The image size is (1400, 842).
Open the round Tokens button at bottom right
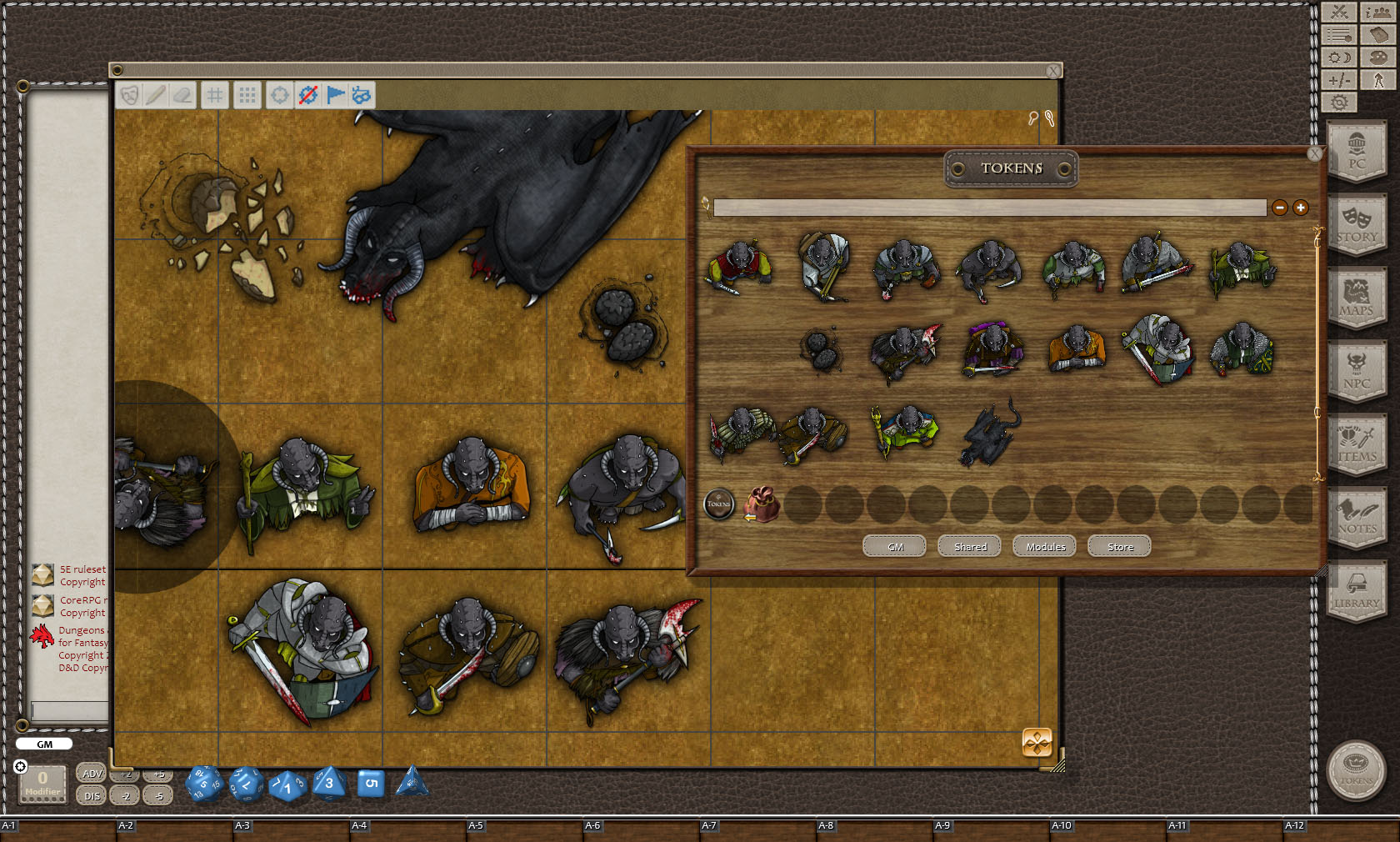click(1358, 771)
